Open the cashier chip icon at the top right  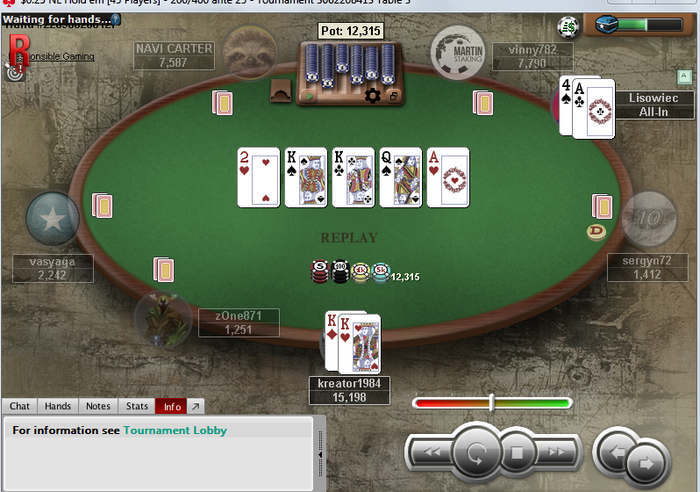click(570, 26)
